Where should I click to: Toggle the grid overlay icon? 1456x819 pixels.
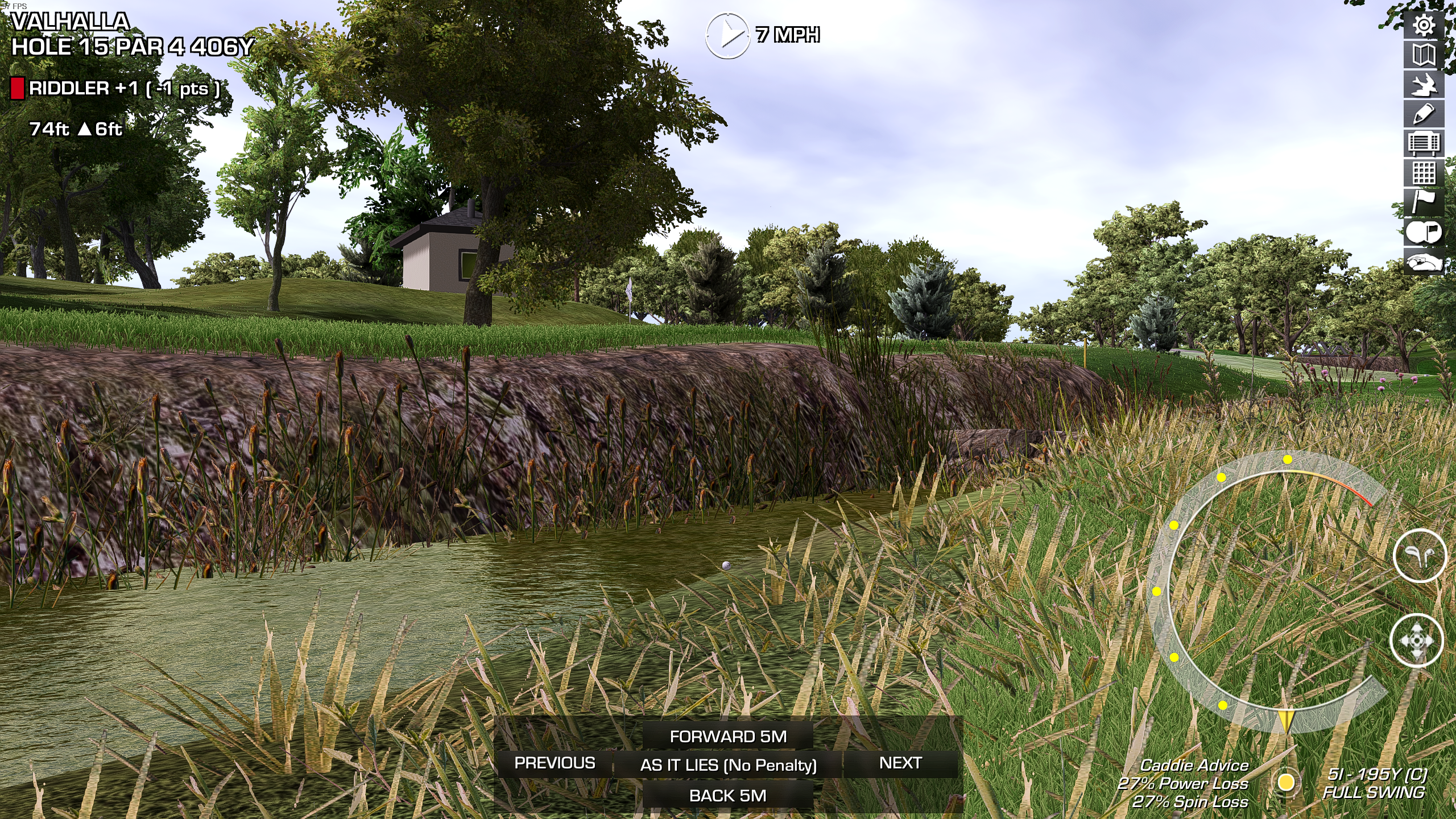tap(1424, 173)
